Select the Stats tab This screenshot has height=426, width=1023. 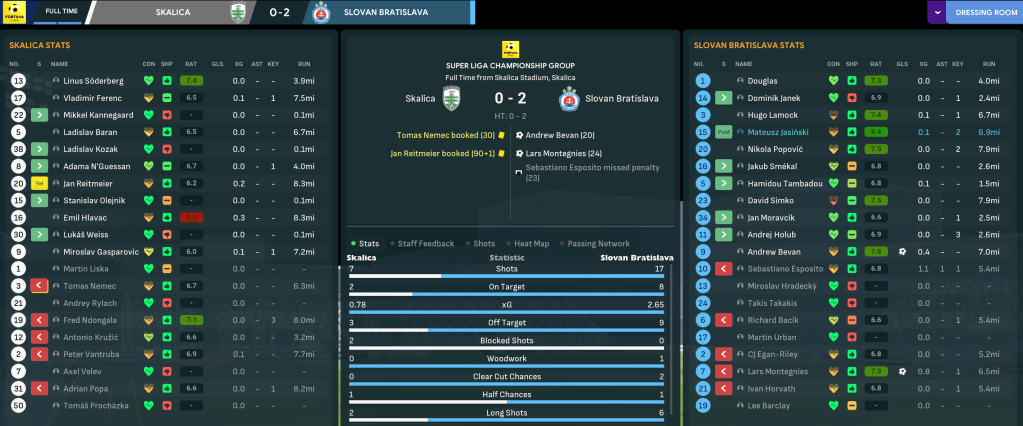(368, 243)
